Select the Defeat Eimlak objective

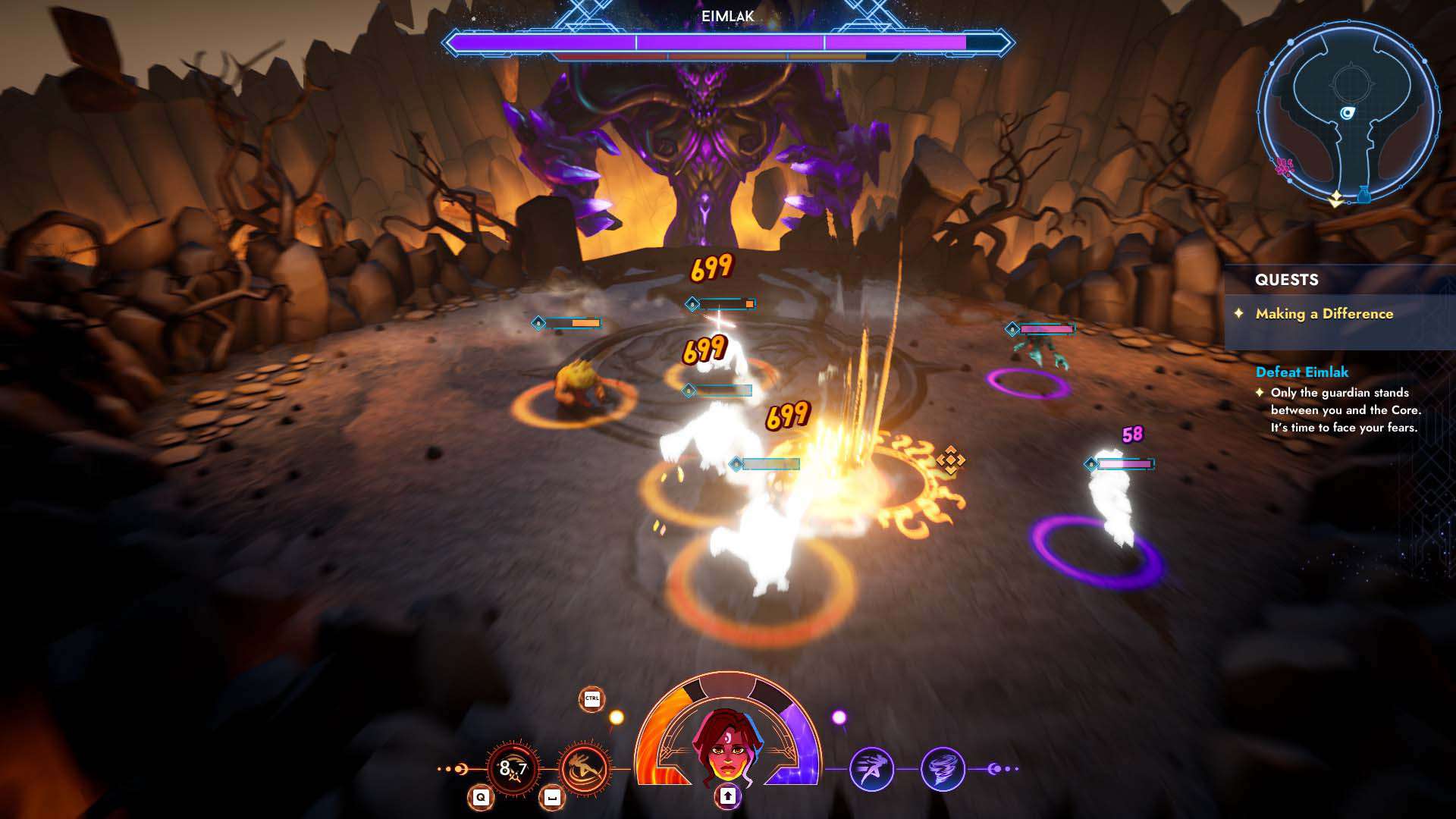click(1302, 372)
